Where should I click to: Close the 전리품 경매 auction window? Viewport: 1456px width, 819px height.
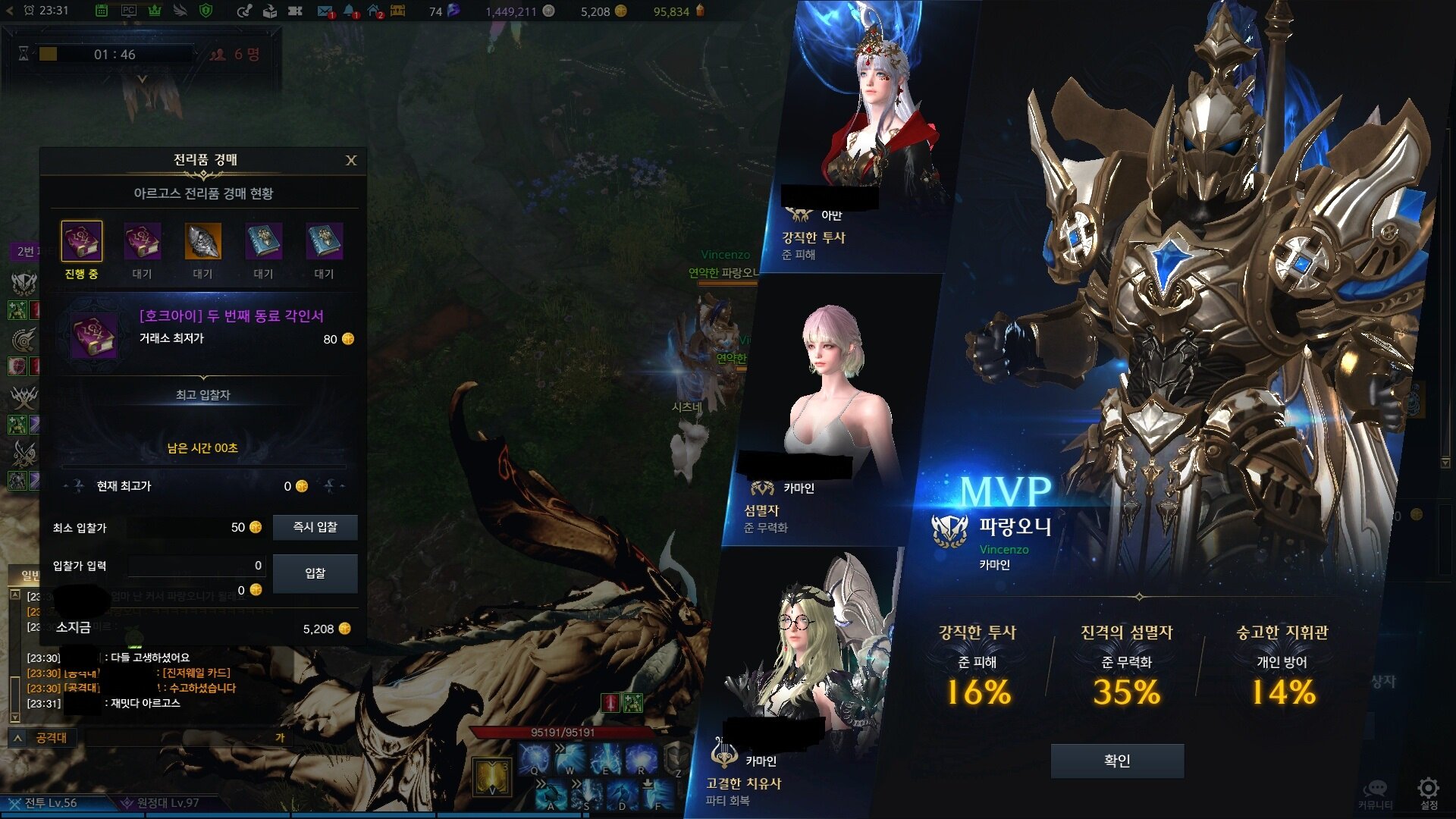[x=351, y=160]
